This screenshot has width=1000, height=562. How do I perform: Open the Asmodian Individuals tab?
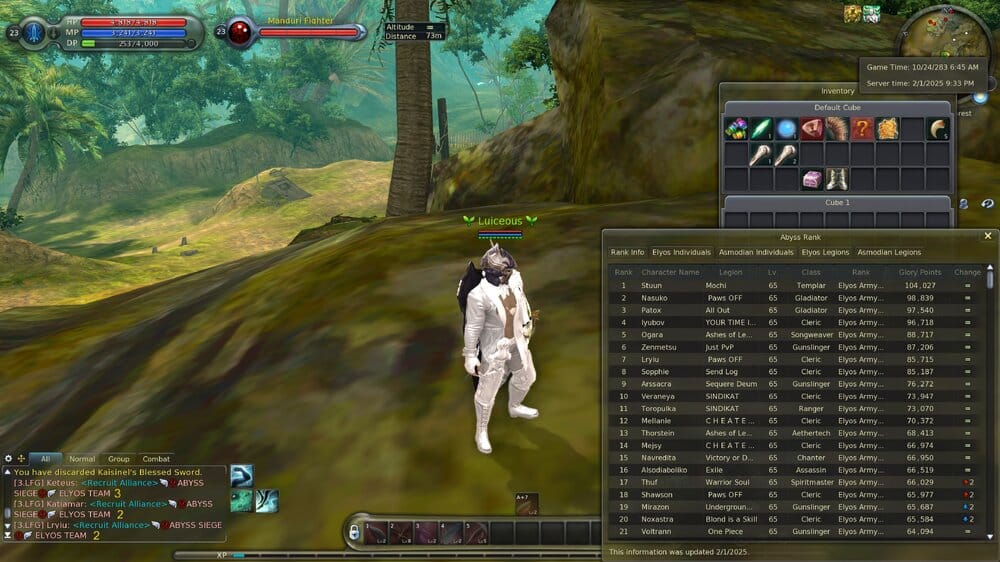(x=756, y=252)
